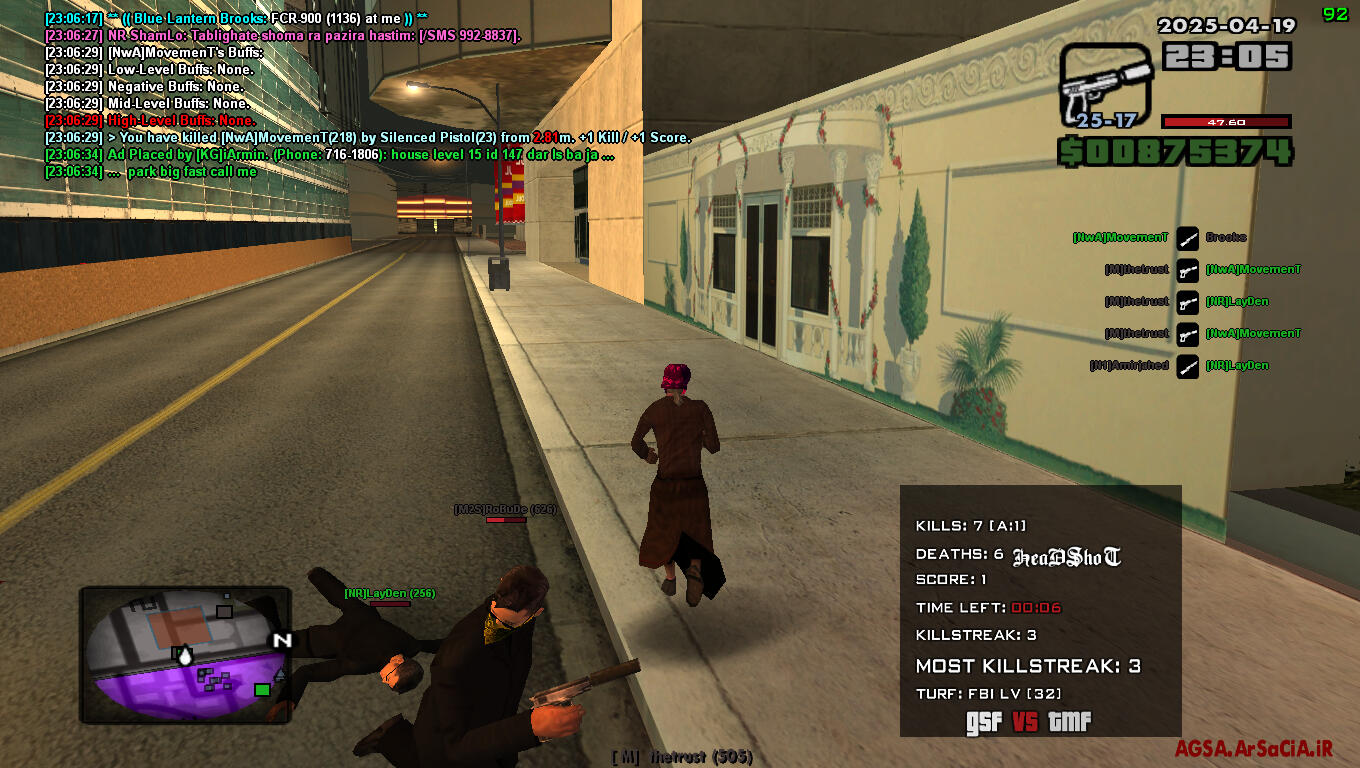Click the NR ShamLo SMS chat line
Screen dimensions: 1360x768
click(283, 36)
